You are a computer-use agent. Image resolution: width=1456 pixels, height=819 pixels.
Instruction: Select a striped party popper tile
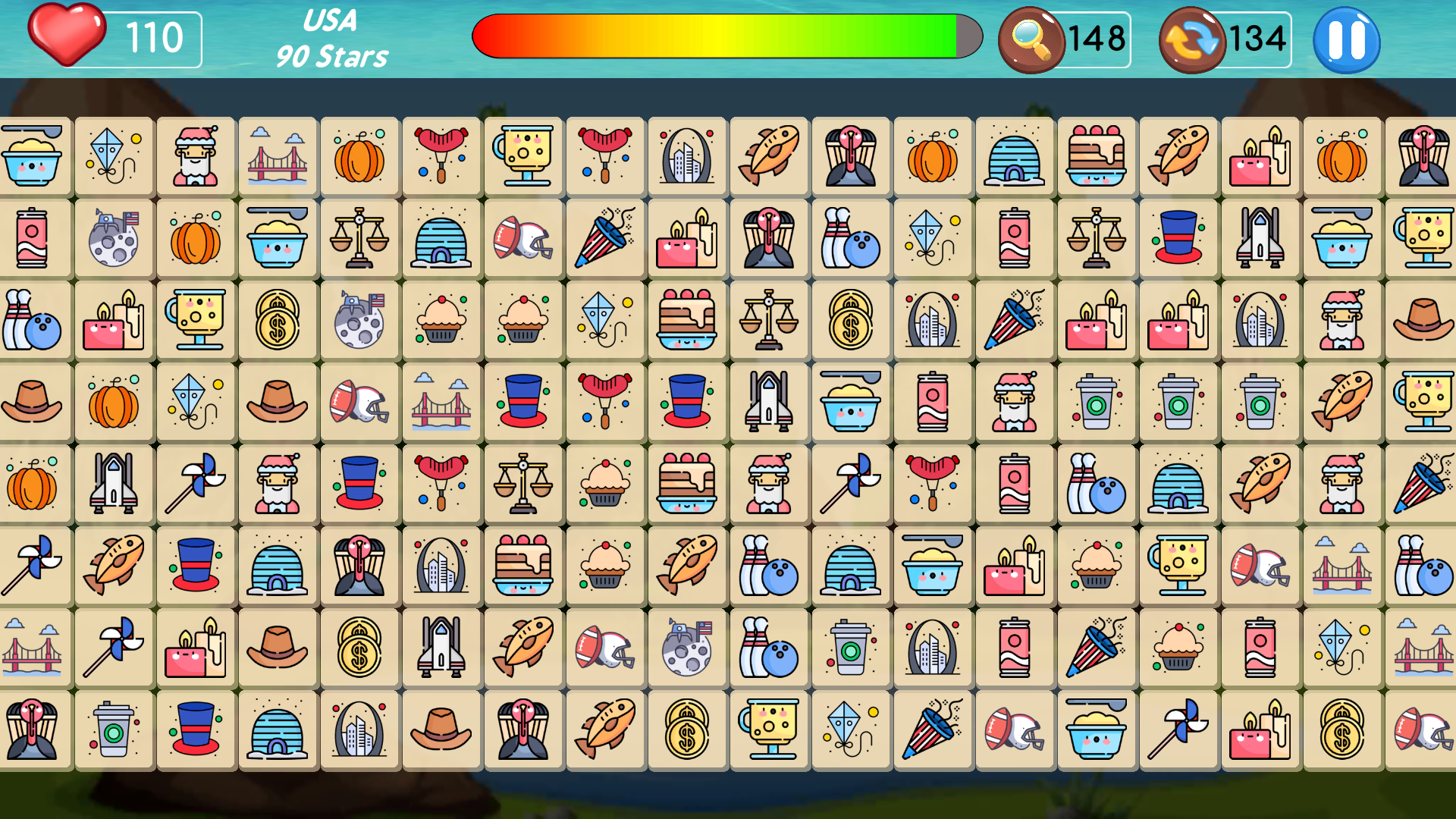[605, 238]
